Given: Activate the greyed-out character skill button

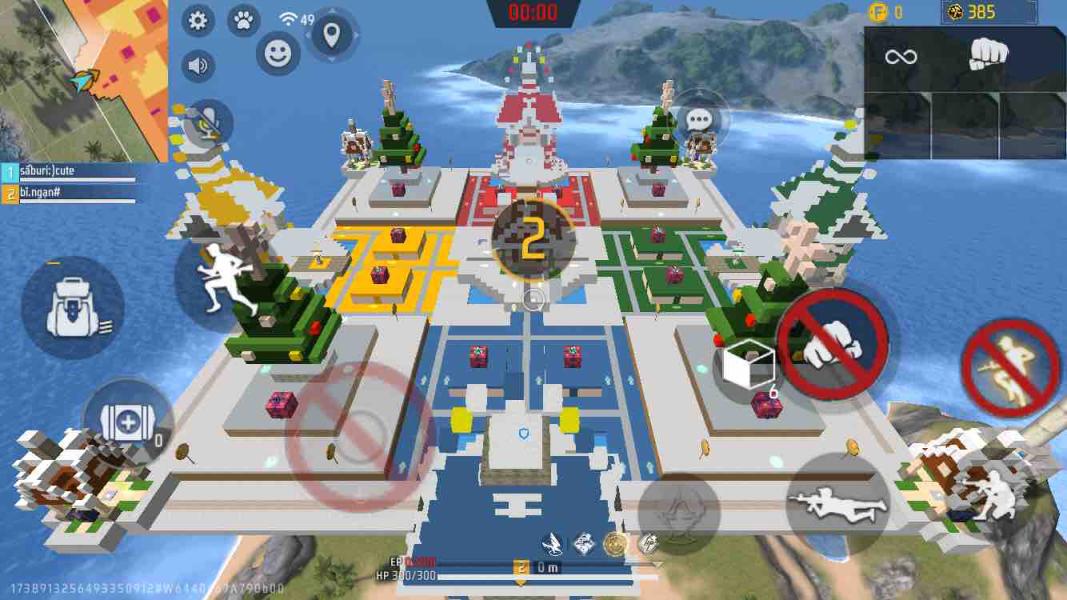Looking at the screenshot, I should tap(679, 513).
